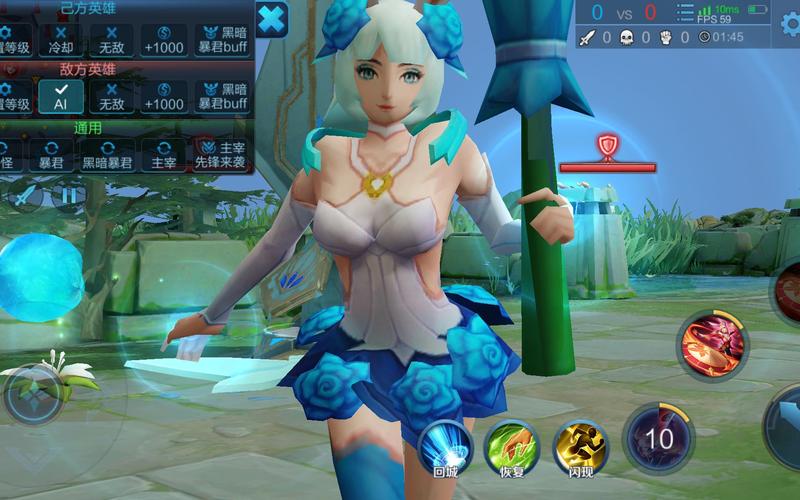Viewport: 800px width, 500px height.
Task: Toggle own hero 冷却 cooldown cheat
Action: coord(60,39)
